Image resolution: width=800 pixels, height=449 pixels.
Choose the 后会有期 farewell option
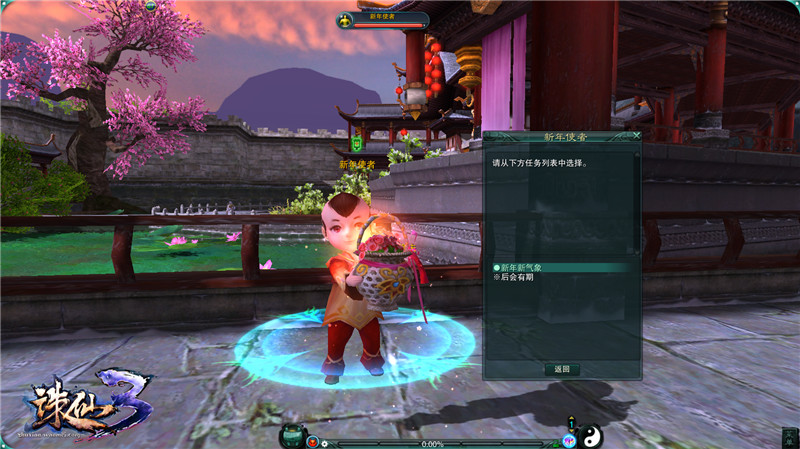(x=516, y=277)
